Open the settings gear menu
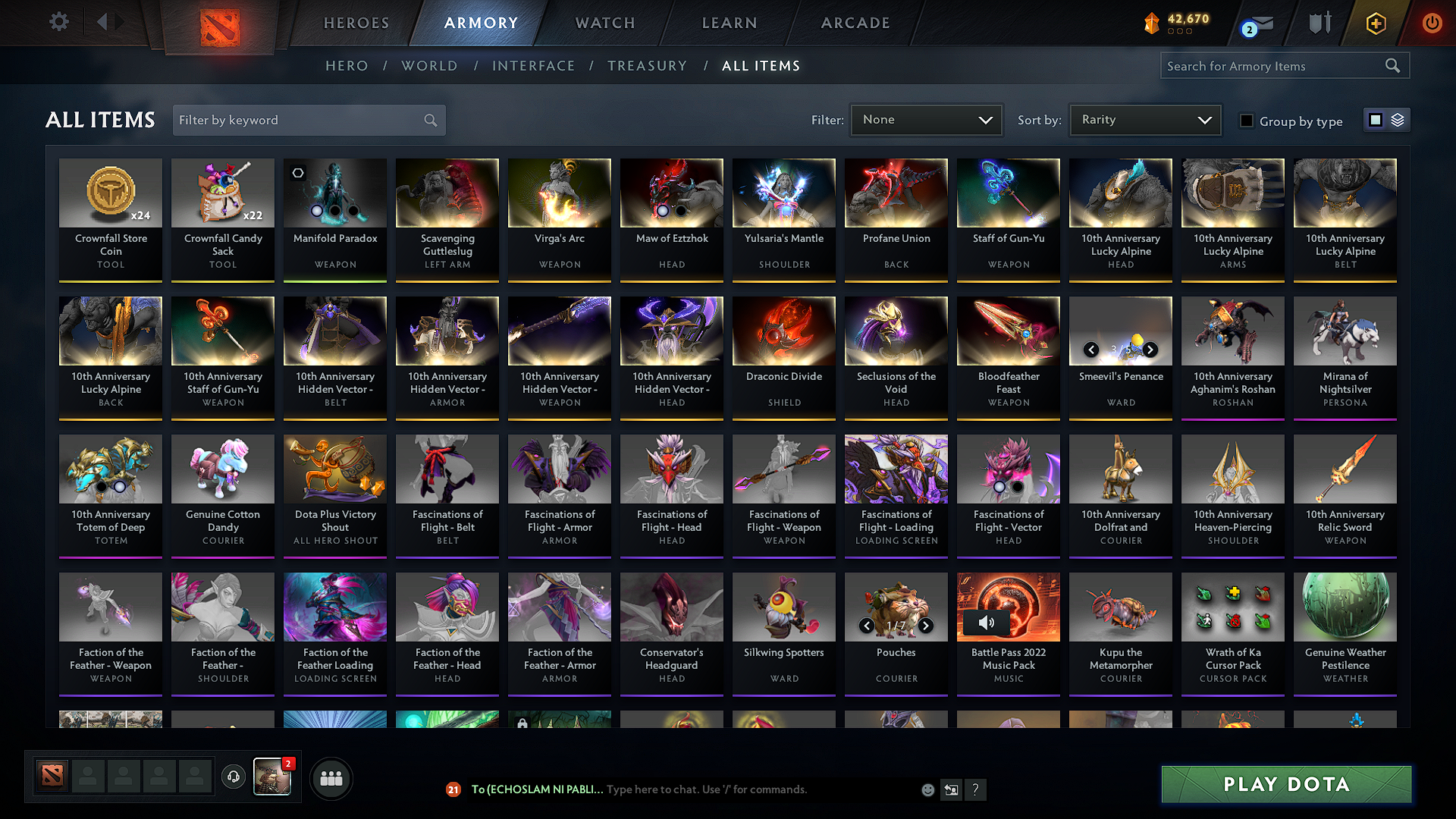Screen dimensions: 1456x819 (58, 22)
